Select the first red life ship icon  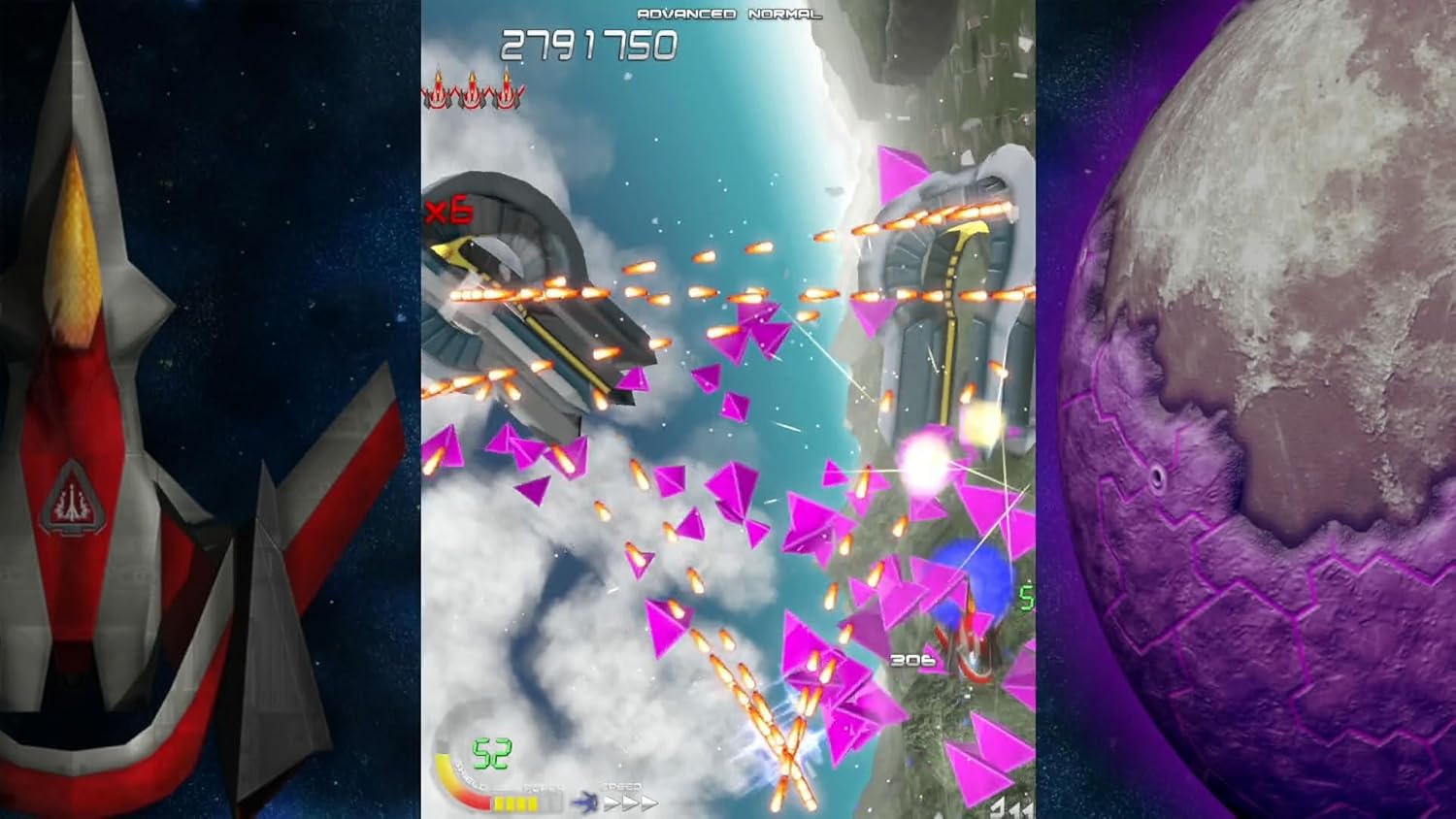pyautogui.click(x=438, y=94)
